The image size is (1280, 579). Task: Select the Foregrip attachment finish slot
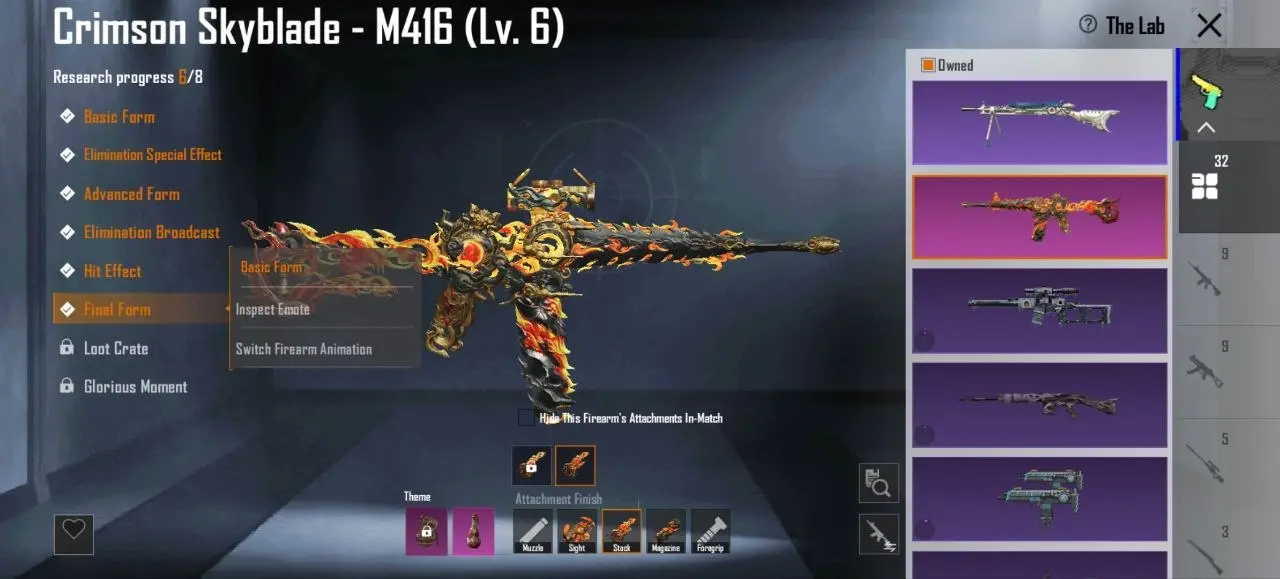(x=710, y=531)
